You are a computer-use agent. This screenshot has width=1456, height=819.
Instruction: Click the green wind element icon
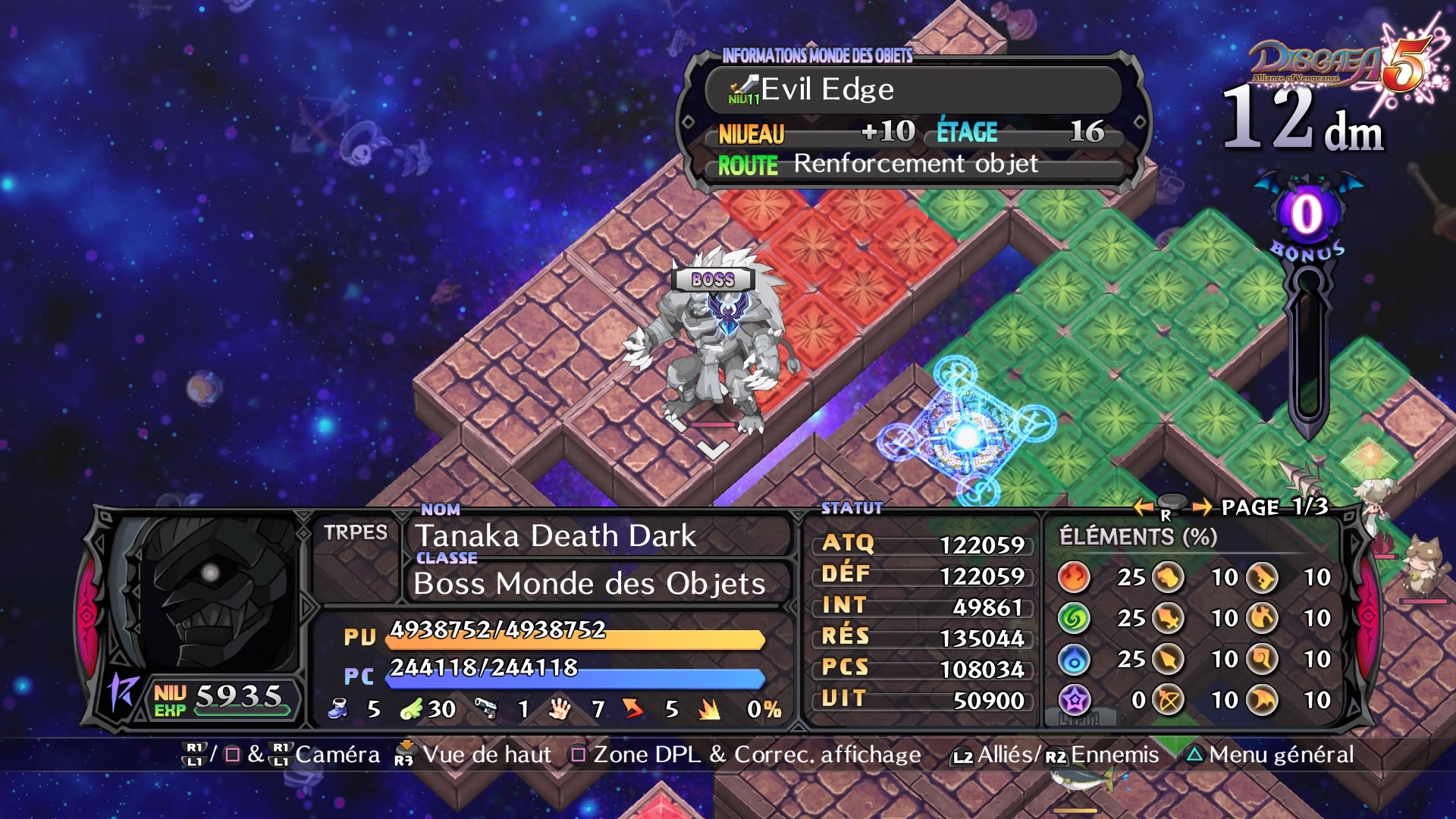point(1074,619)
